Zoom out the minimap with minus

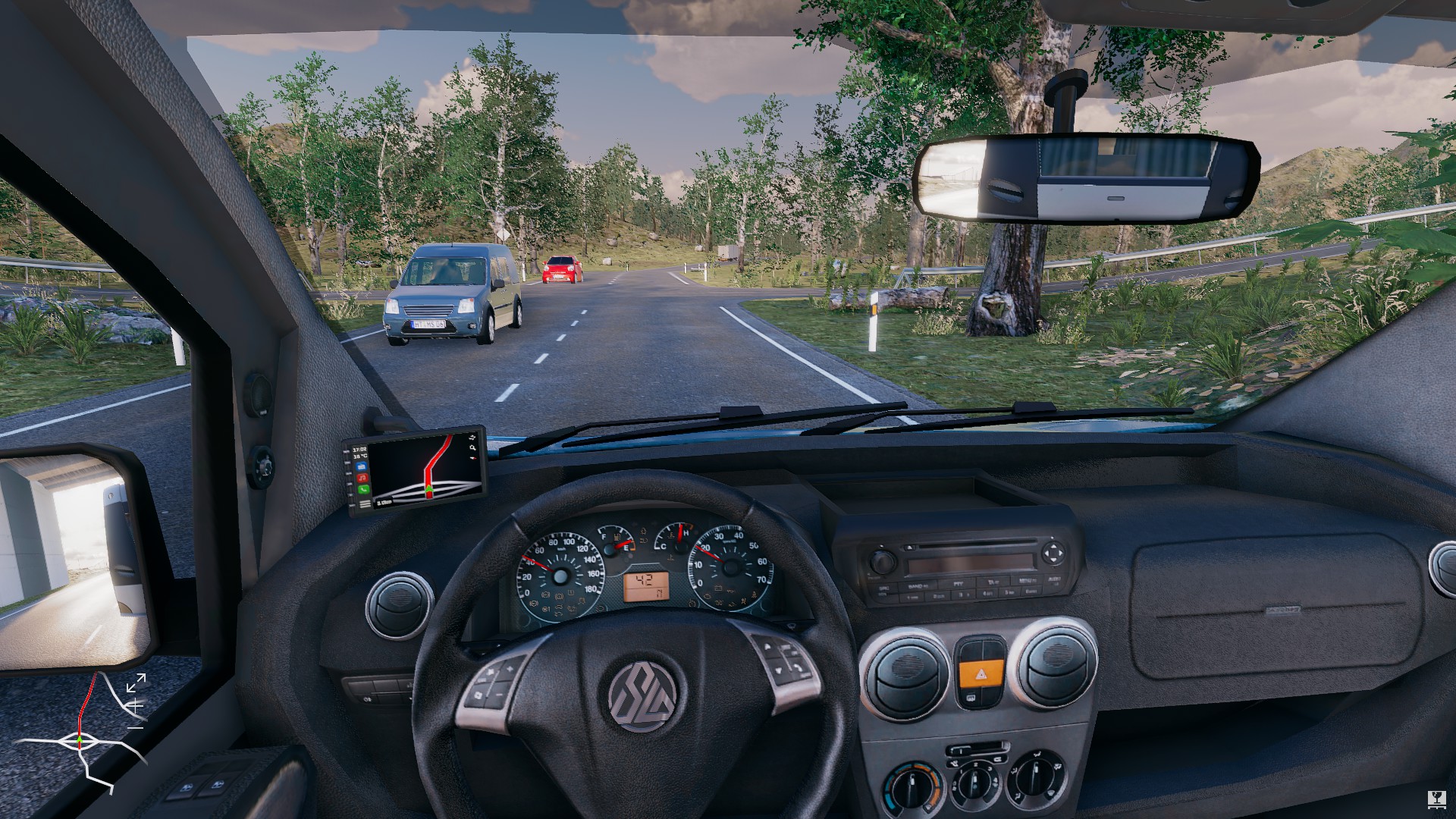(136, 726)
